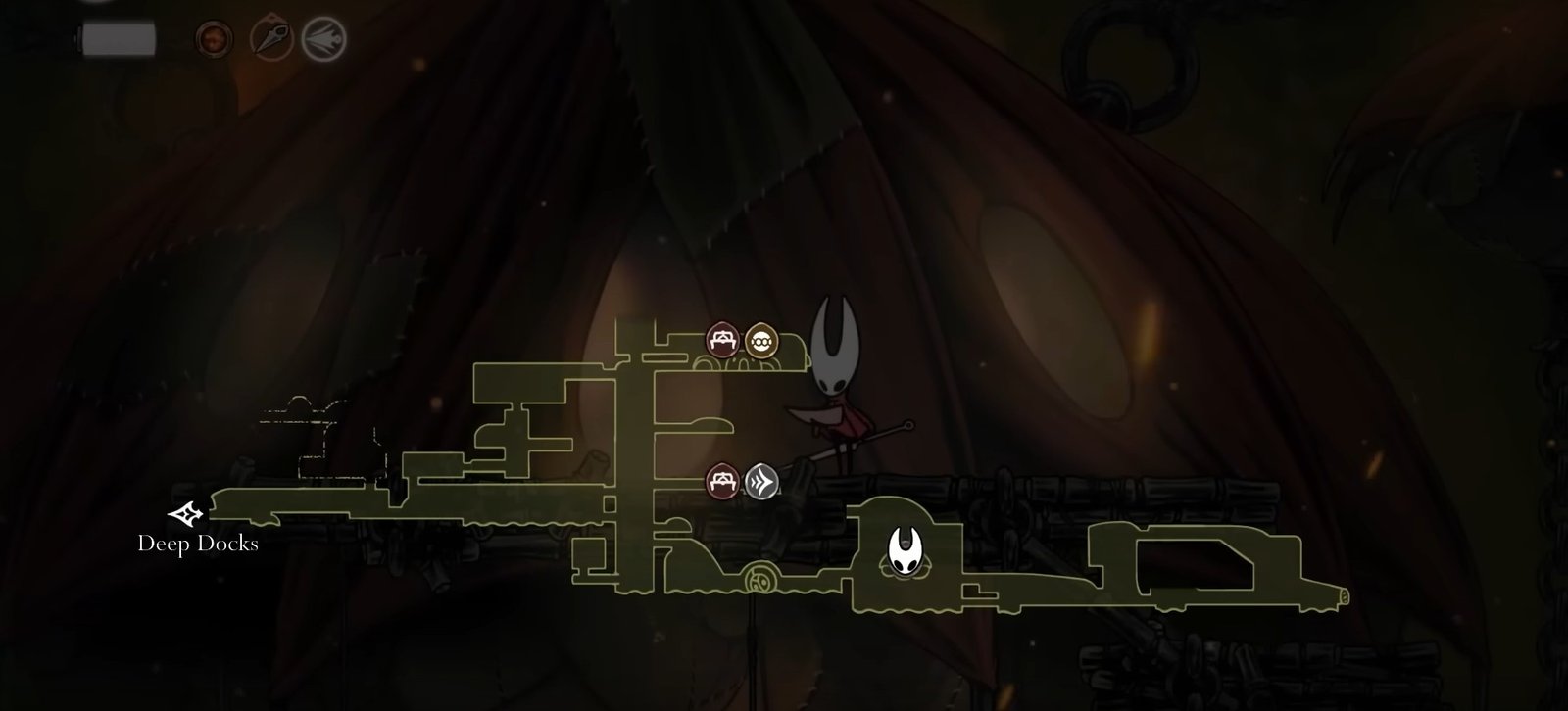Viewport: 1568px width, 711px height.
Task: Activate the silk dash skill icon
Action: 323,38
